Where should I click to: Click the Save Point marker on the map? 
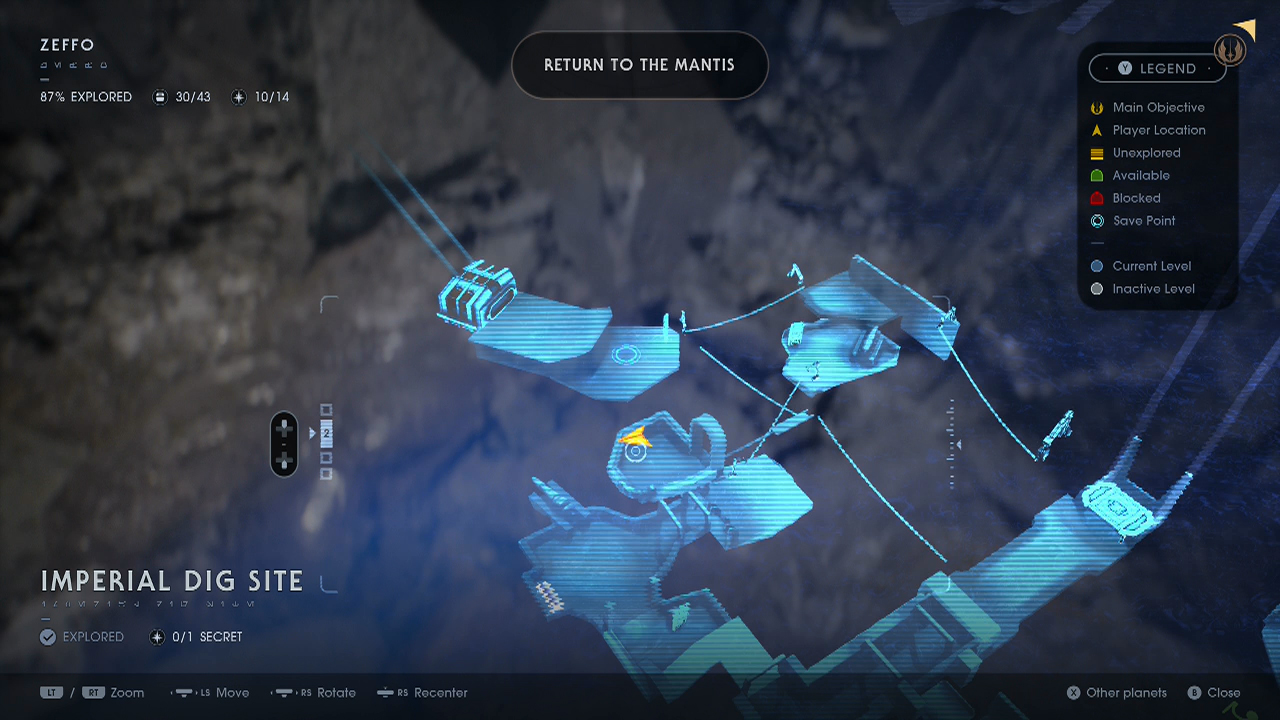(638, 453)
